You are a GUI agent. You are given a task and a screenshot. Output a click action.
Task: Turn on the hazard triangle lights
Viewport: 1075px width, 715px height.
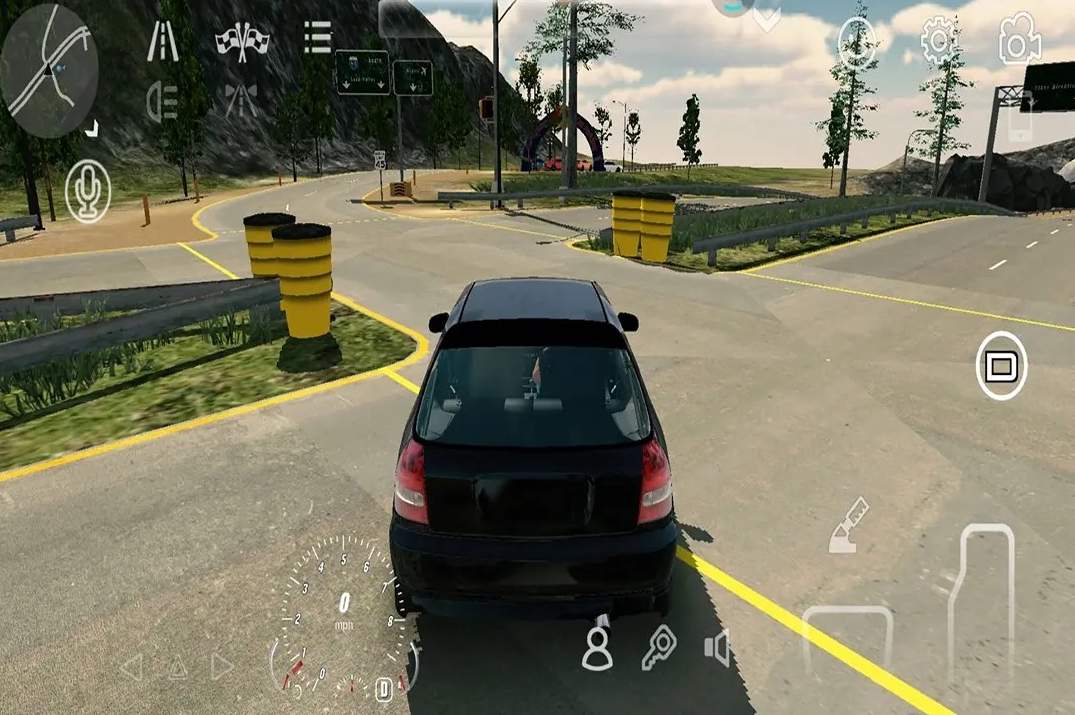(177, 666)
